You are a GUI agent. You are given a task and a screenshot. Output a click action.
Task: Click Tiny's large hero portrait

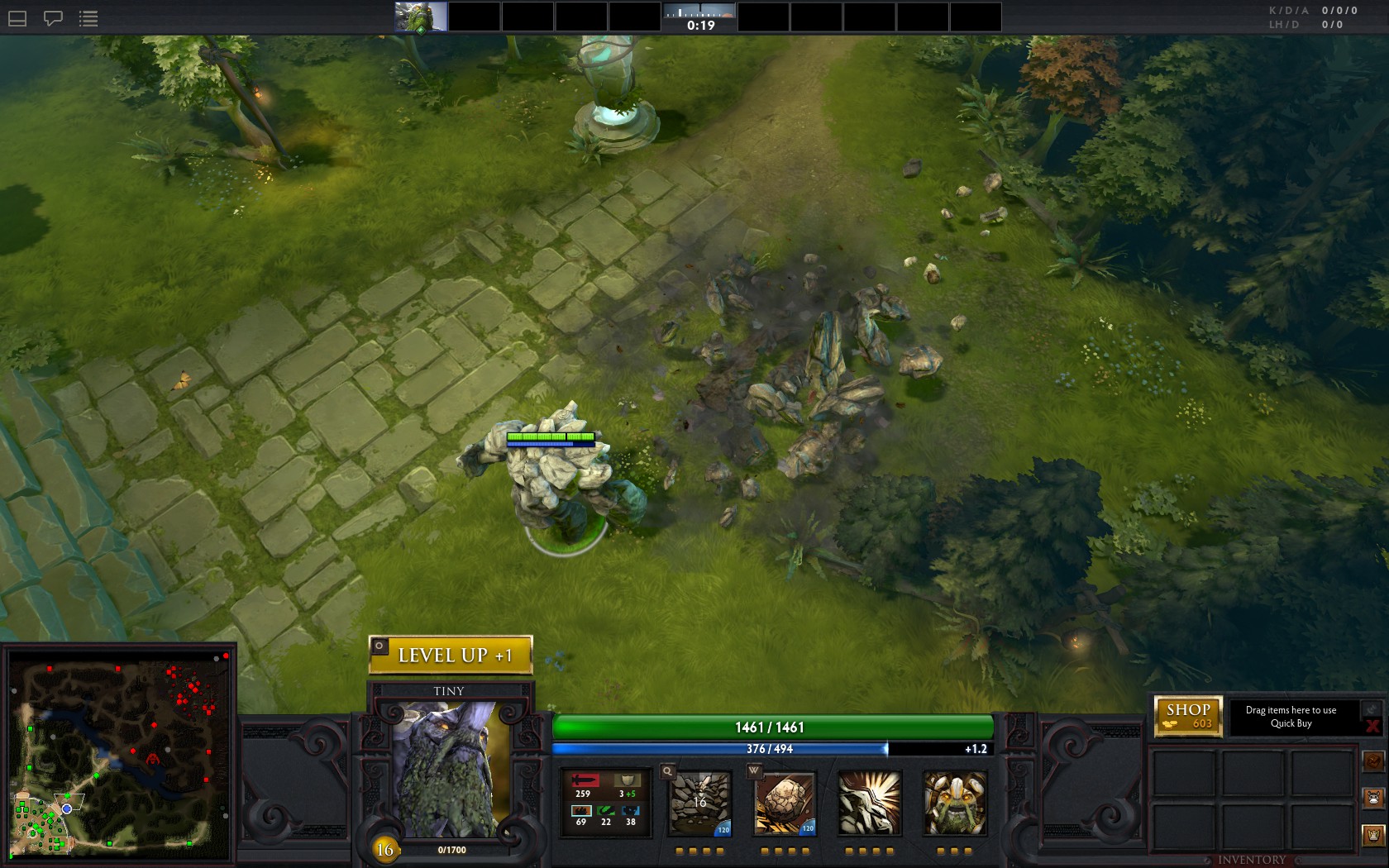(451, 769)
